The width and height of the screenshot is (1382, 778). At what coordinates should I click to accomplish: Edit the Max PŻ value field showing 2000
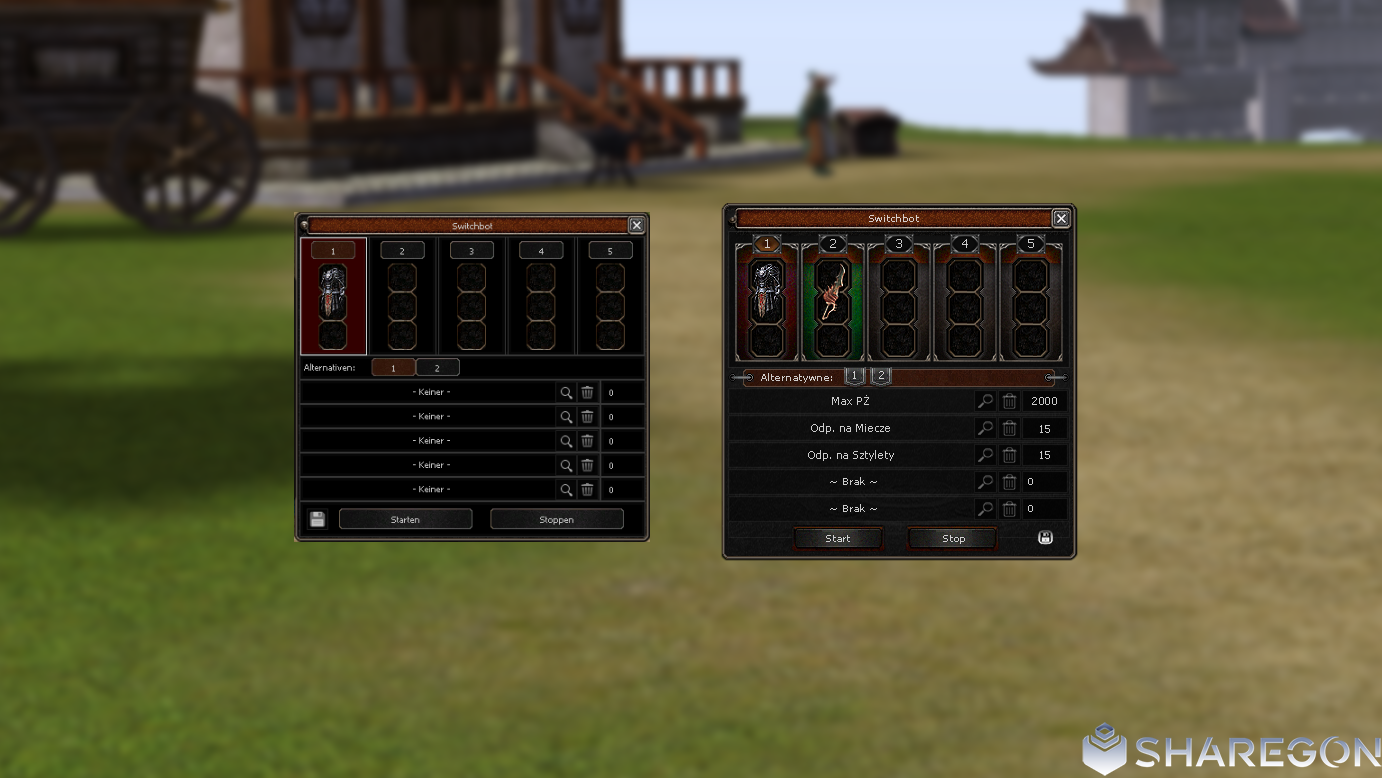pos(1044,401)
